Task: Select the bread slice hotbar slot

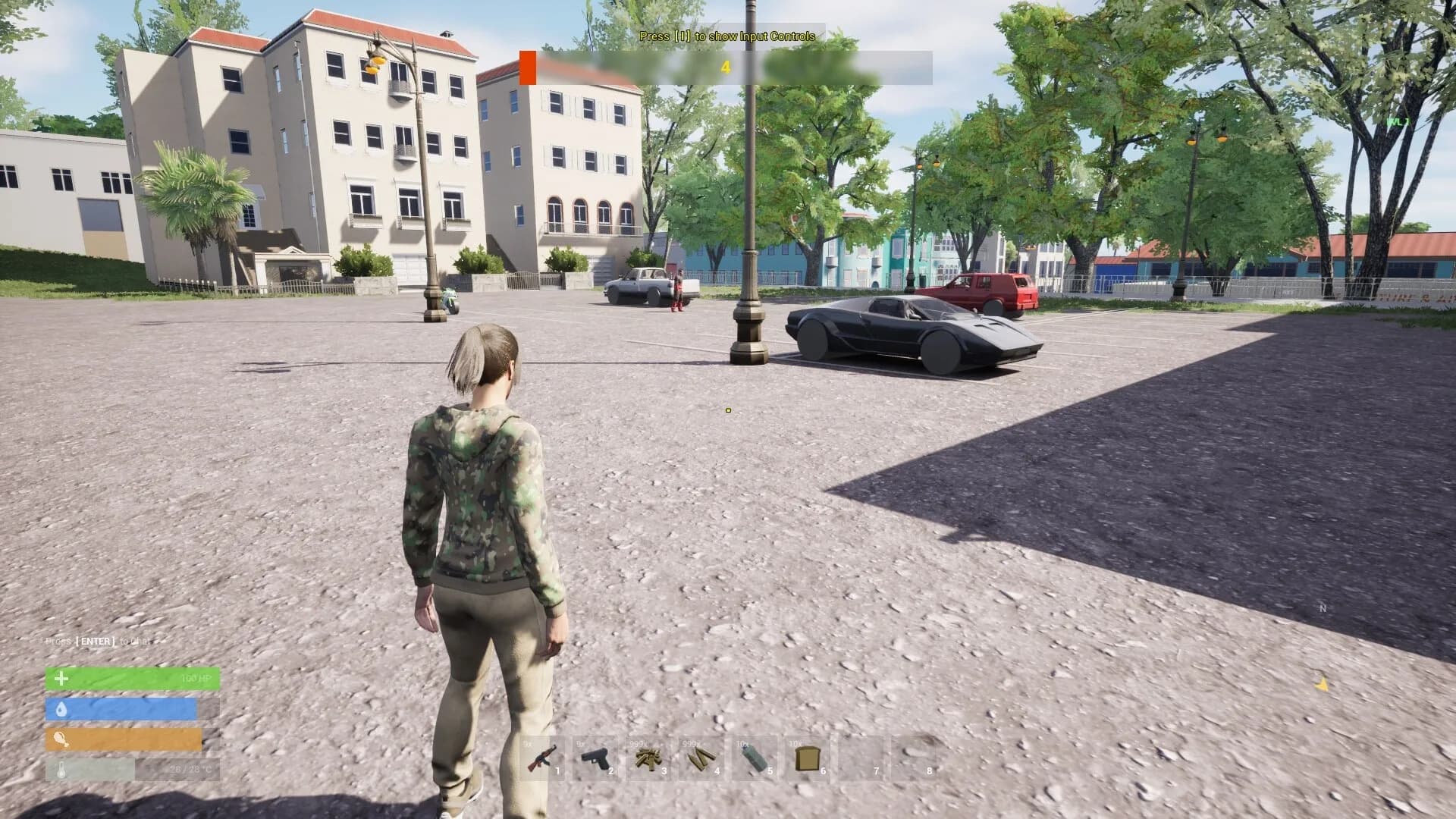Action: [x=808, y=758]
